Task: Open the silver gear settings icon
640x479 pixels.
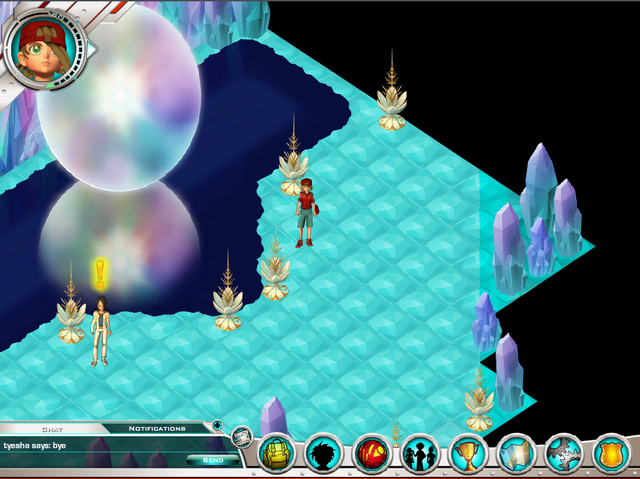Action: 564,454
